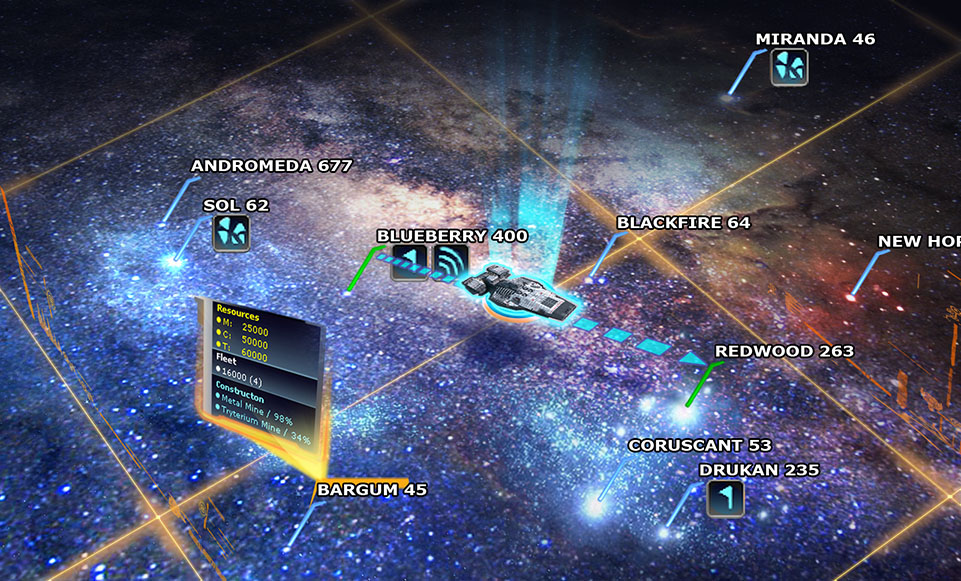Select the Sol 62 system label

[x=236, y=206]
